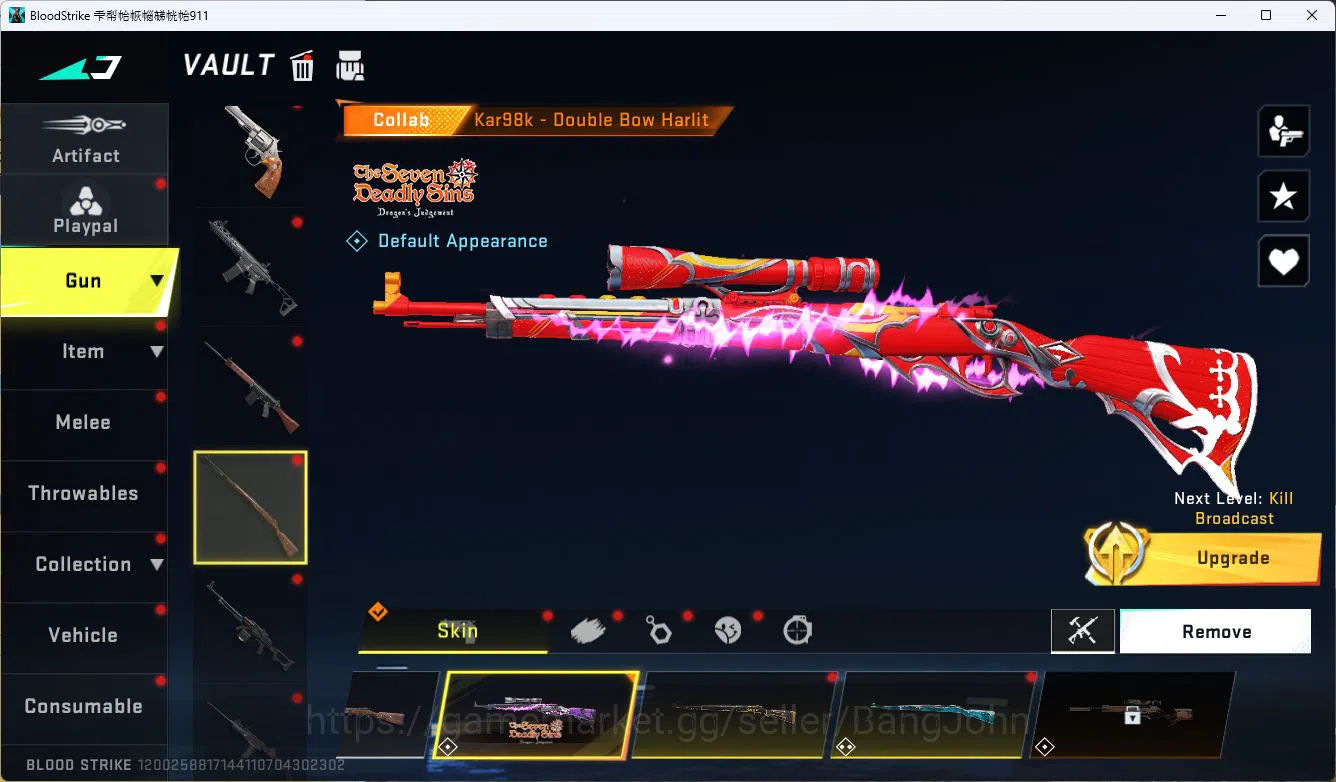
Task: Toggle the heart favorite icon
Action: 1283,261
